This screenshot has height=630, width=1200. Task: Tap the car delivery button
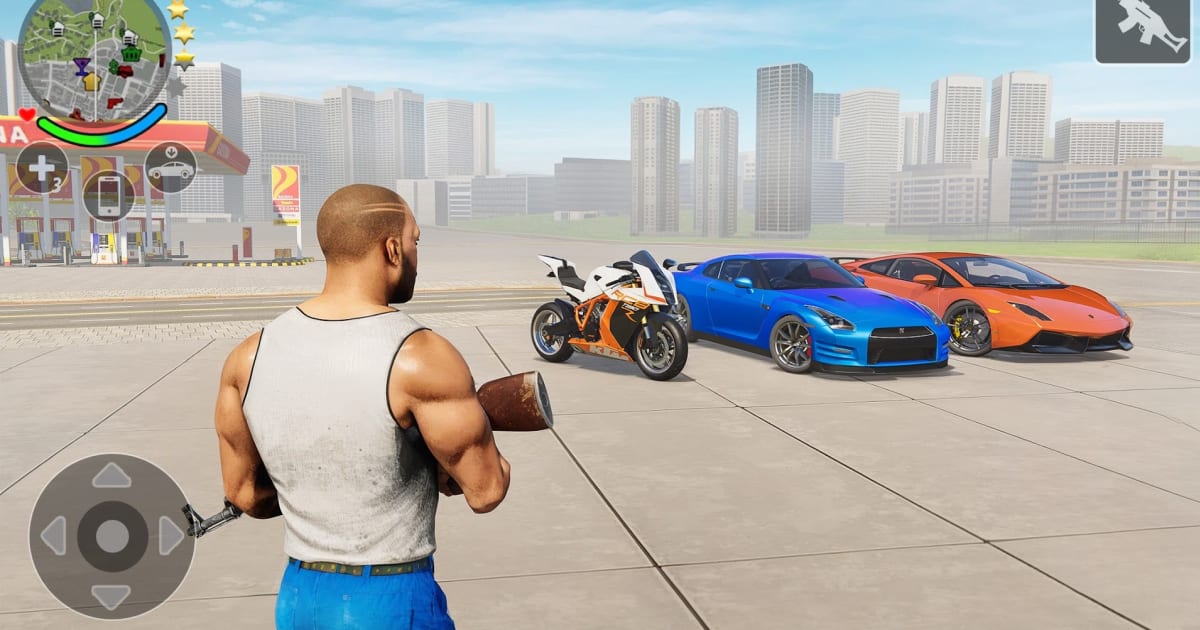point(170,168)
